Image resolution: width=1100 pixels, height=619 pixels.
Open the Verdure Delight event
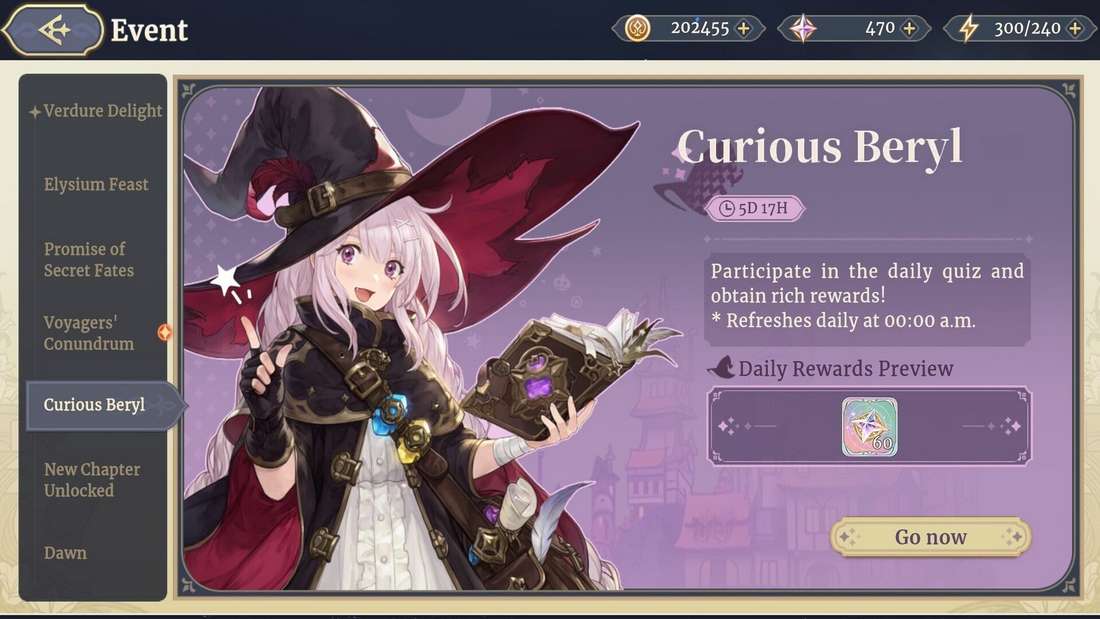point(102,111)
